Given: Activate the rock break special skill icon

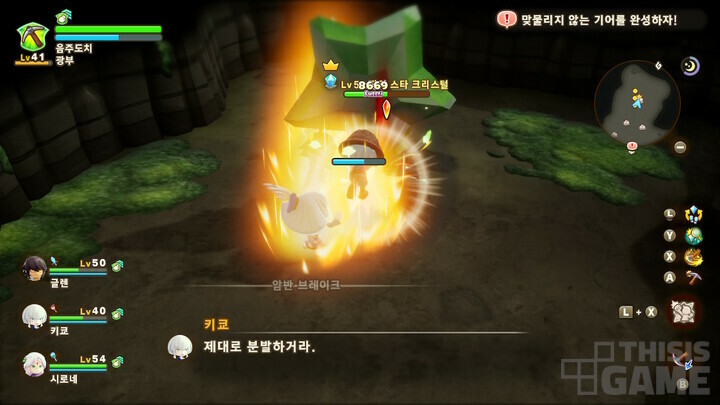Looking at the screenshot, I should [x=684, y=311].
